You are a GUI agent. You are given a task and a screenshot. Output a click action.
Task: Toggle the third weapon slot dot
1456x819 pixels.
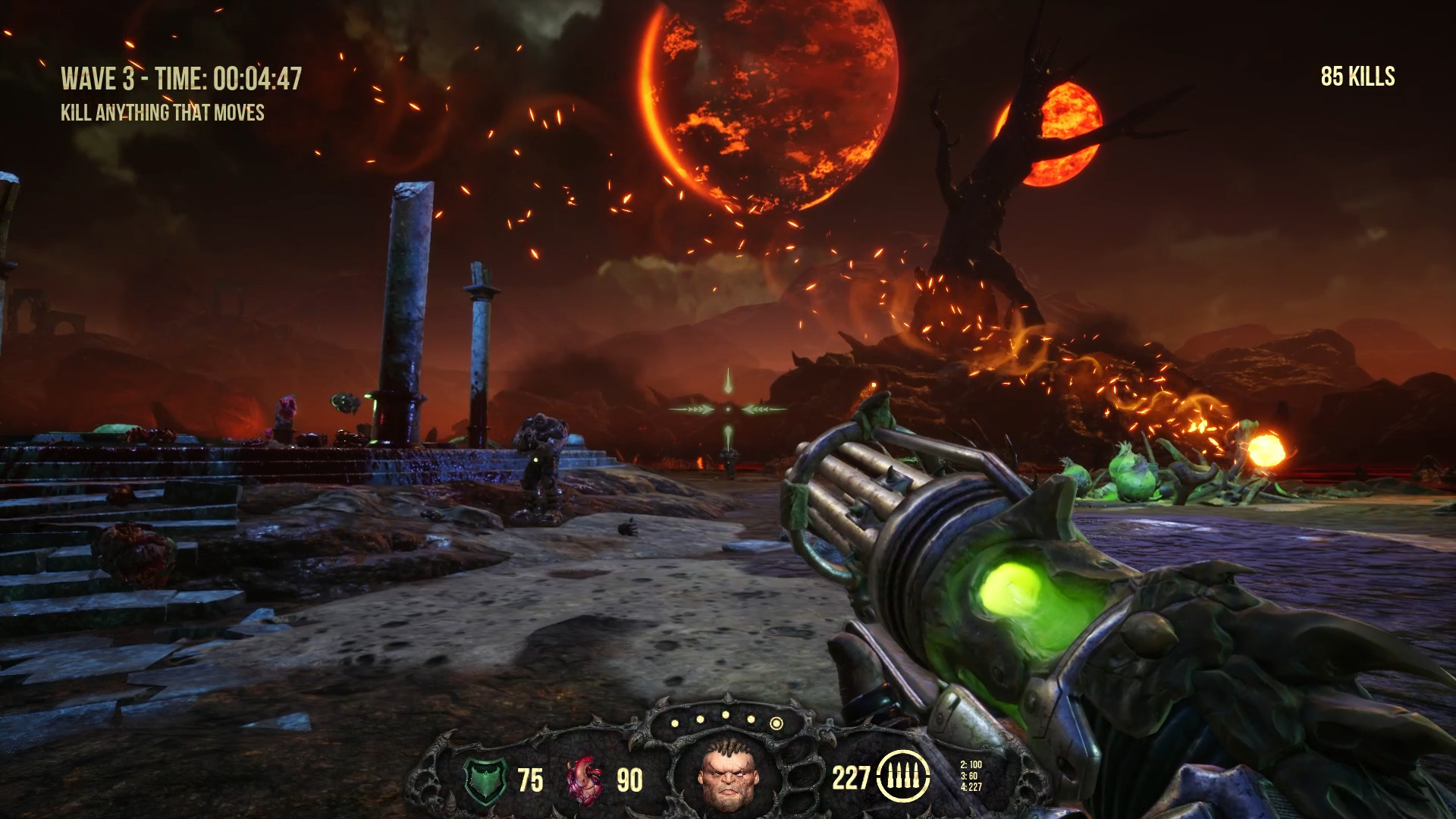click(x=726, y=715)
